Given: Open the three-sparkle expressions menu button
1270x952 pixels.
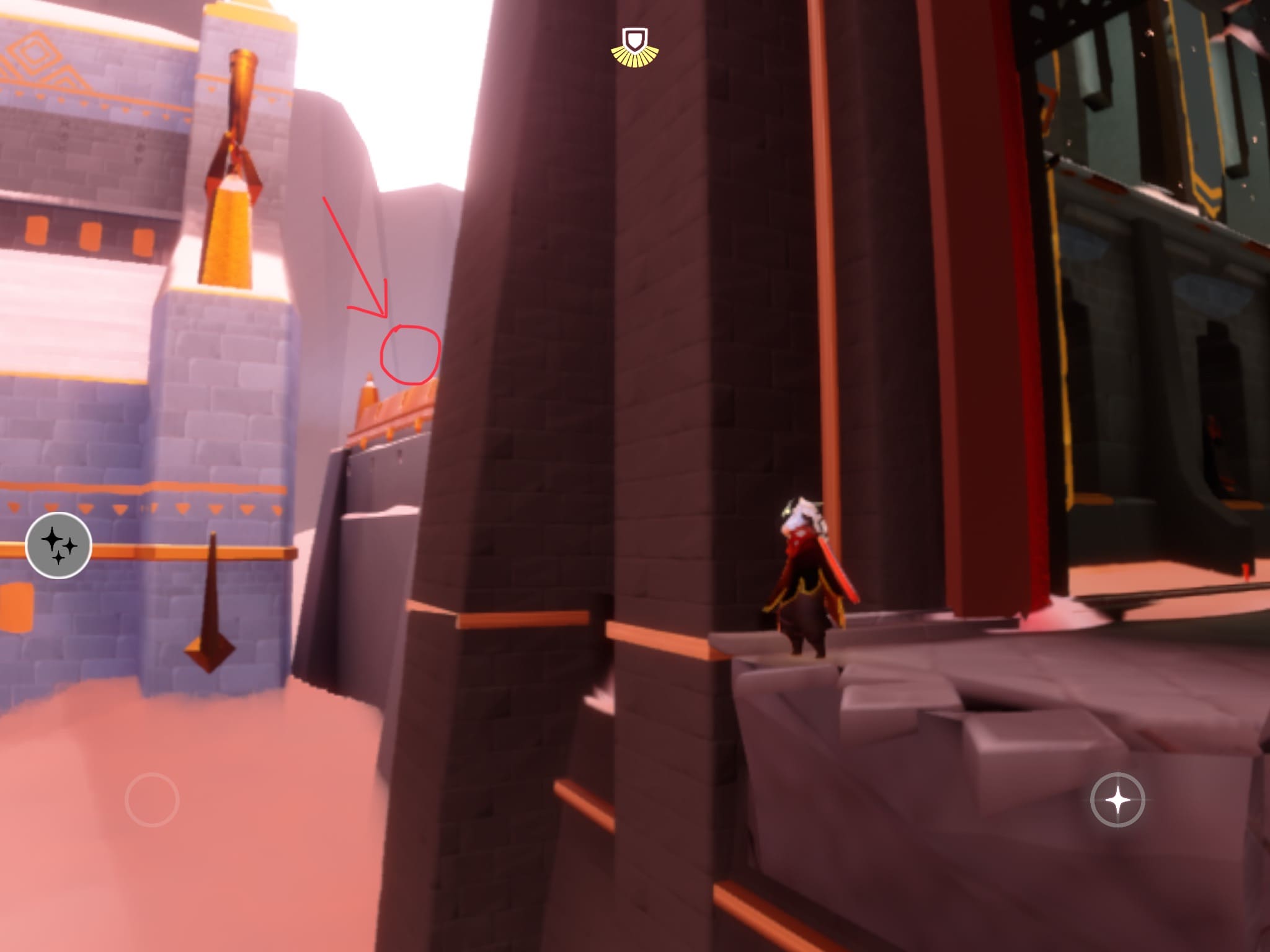Looking at the screenshot, I should [x=59, y=545].
